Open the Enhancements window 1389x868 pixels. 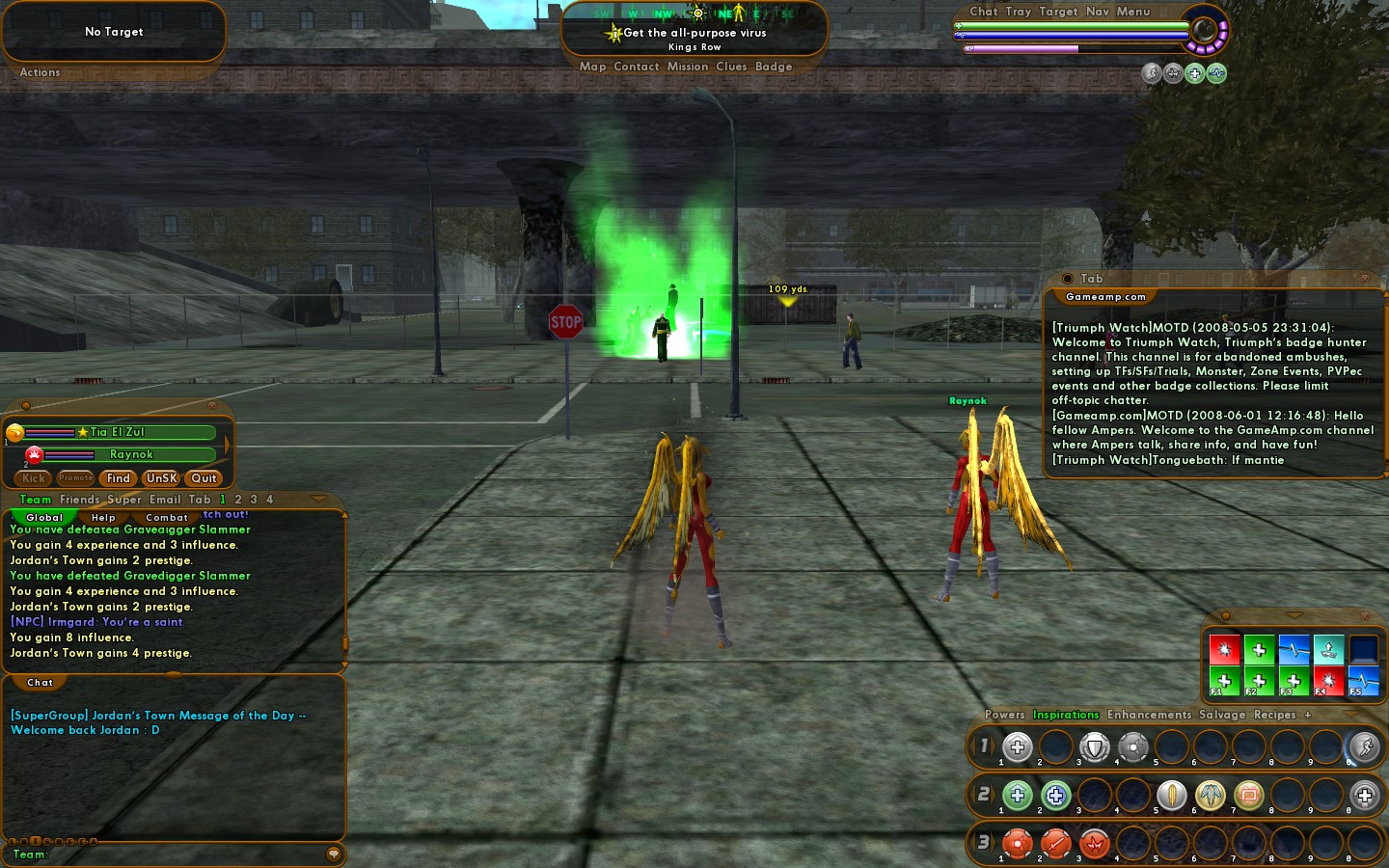1149,715
